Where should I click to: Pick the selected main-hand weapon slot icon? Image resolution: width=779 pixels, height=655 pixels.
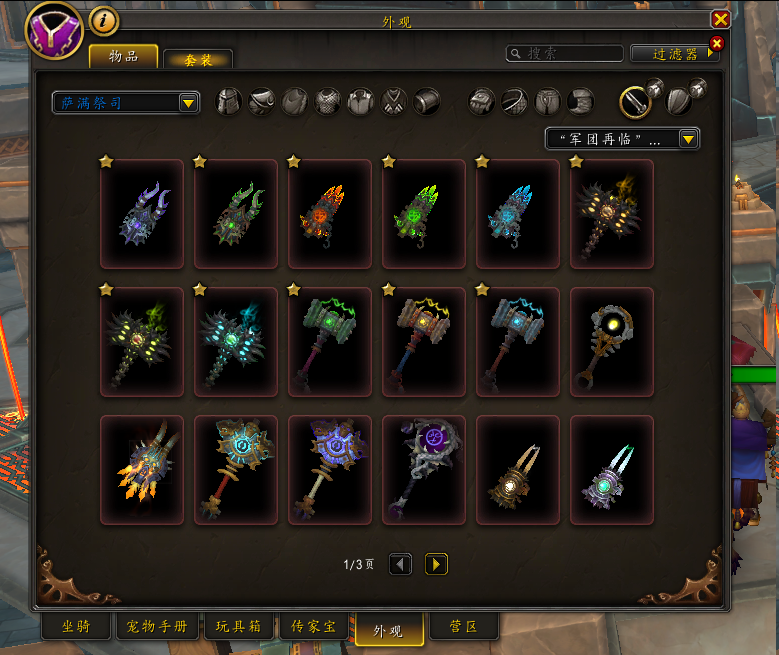(x=635, y=101)
